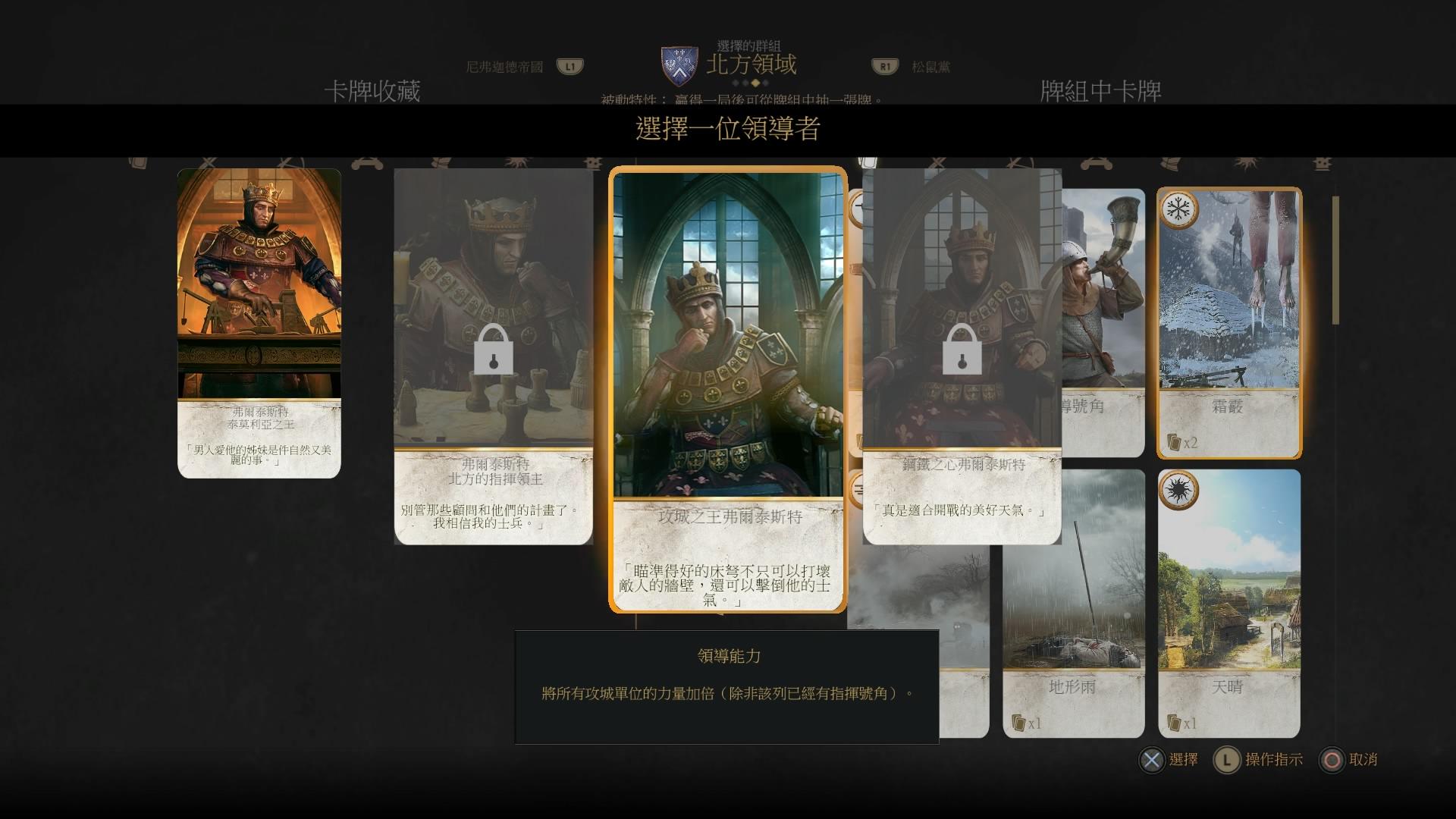Click the crossed-swords melee filter icon
1456x819 pixels.
click(x=208, y=162)
